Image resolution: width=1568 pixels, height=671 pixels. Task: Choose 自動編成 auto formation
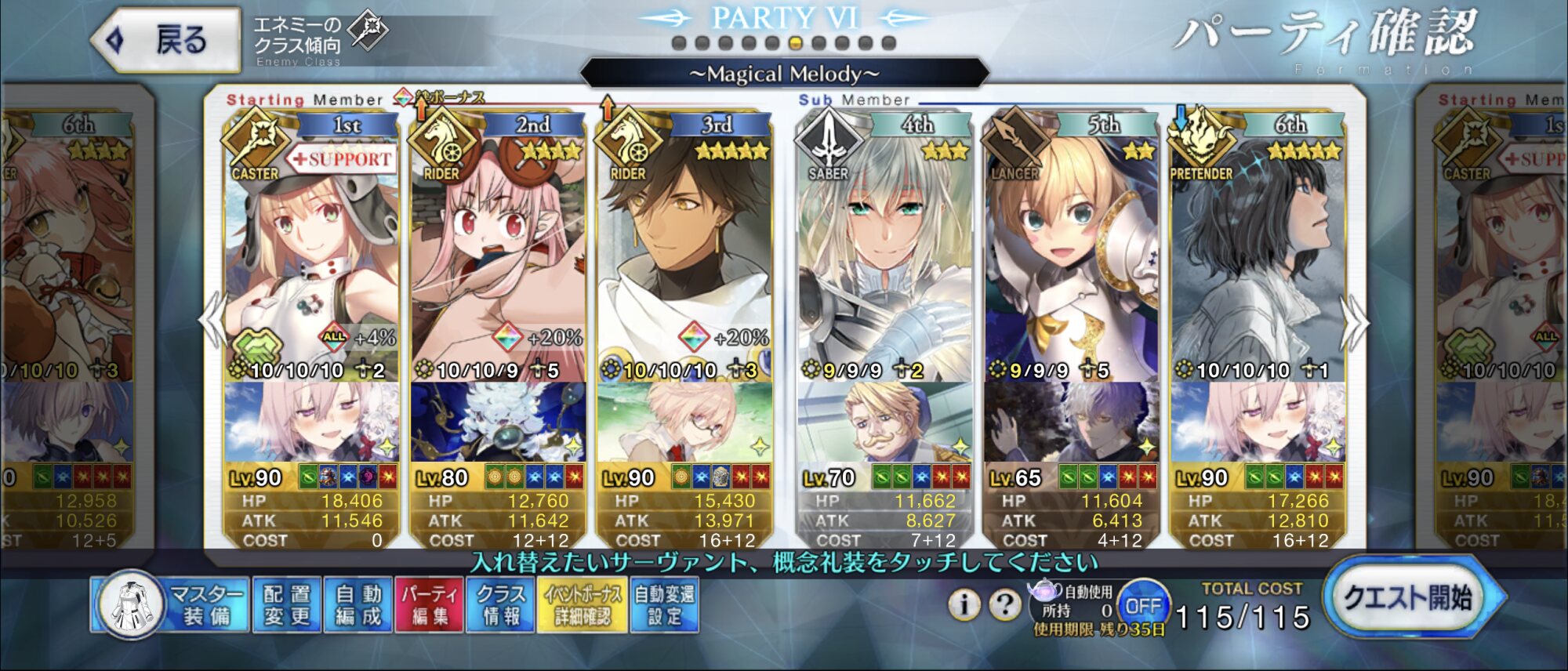358,604
